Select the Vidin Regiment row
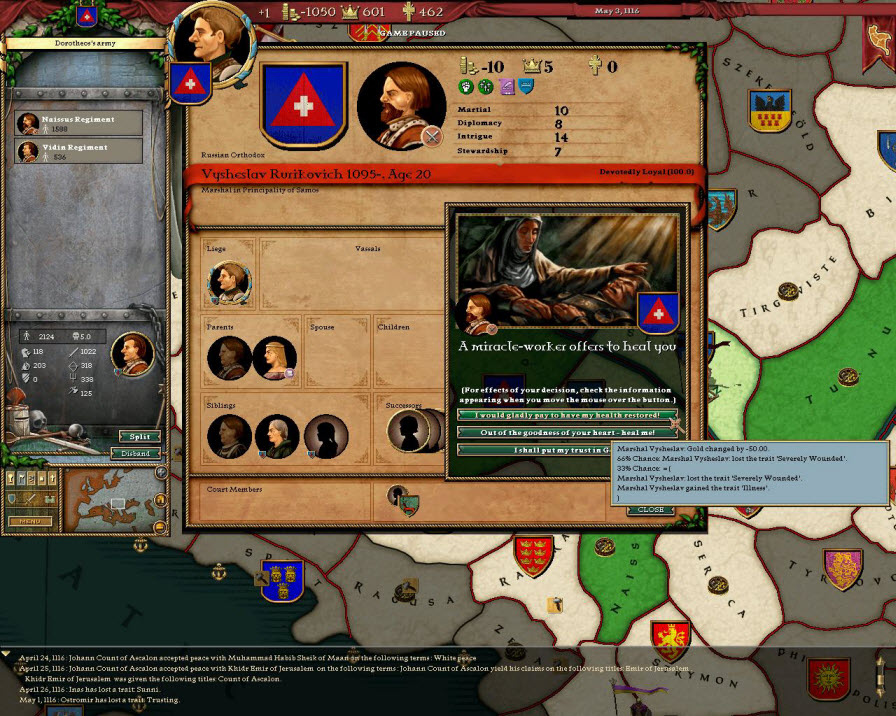 click(x=78, y=151)
